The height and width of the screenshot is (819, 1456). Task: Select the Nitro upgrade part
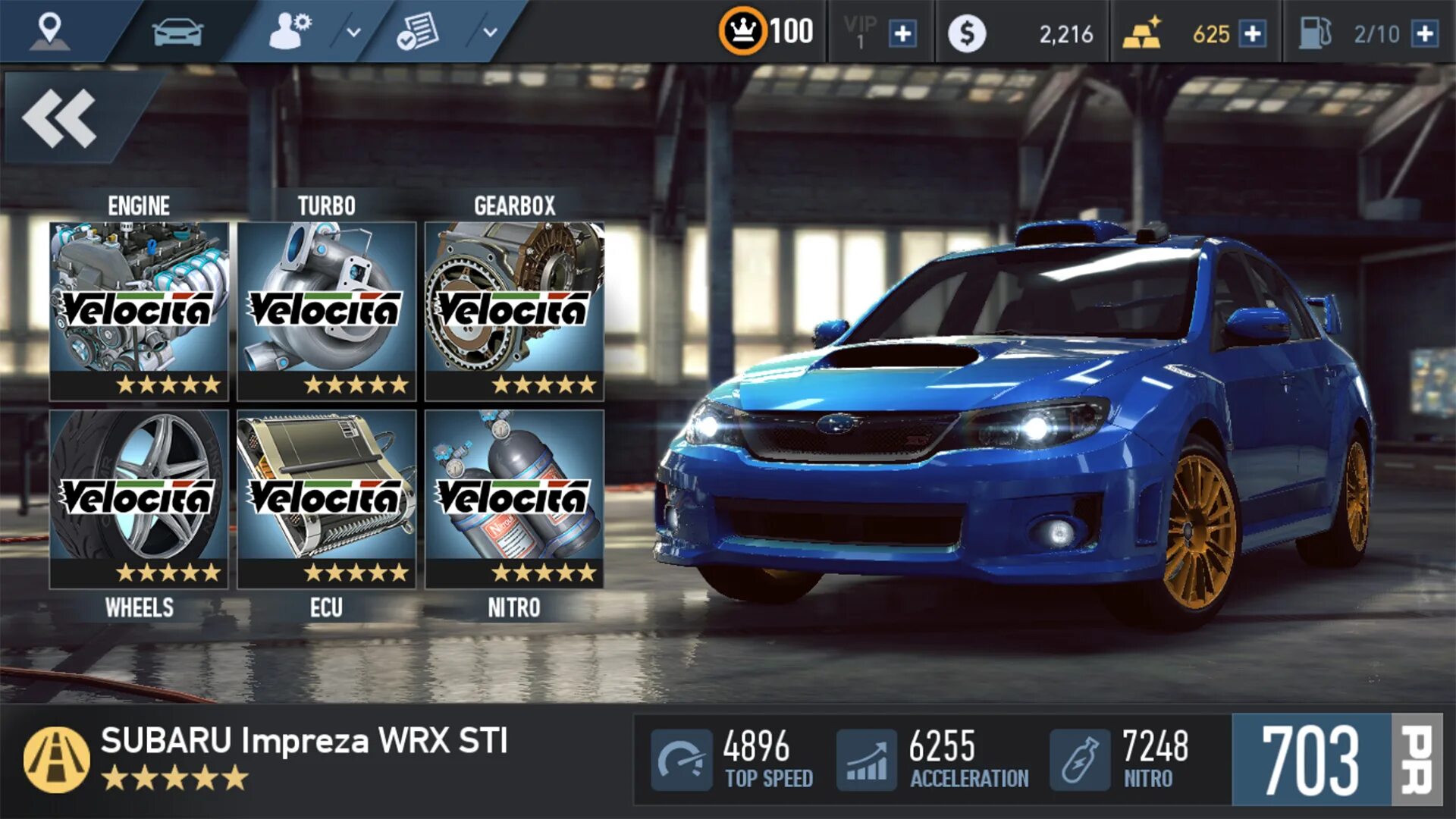click(514, 498)
